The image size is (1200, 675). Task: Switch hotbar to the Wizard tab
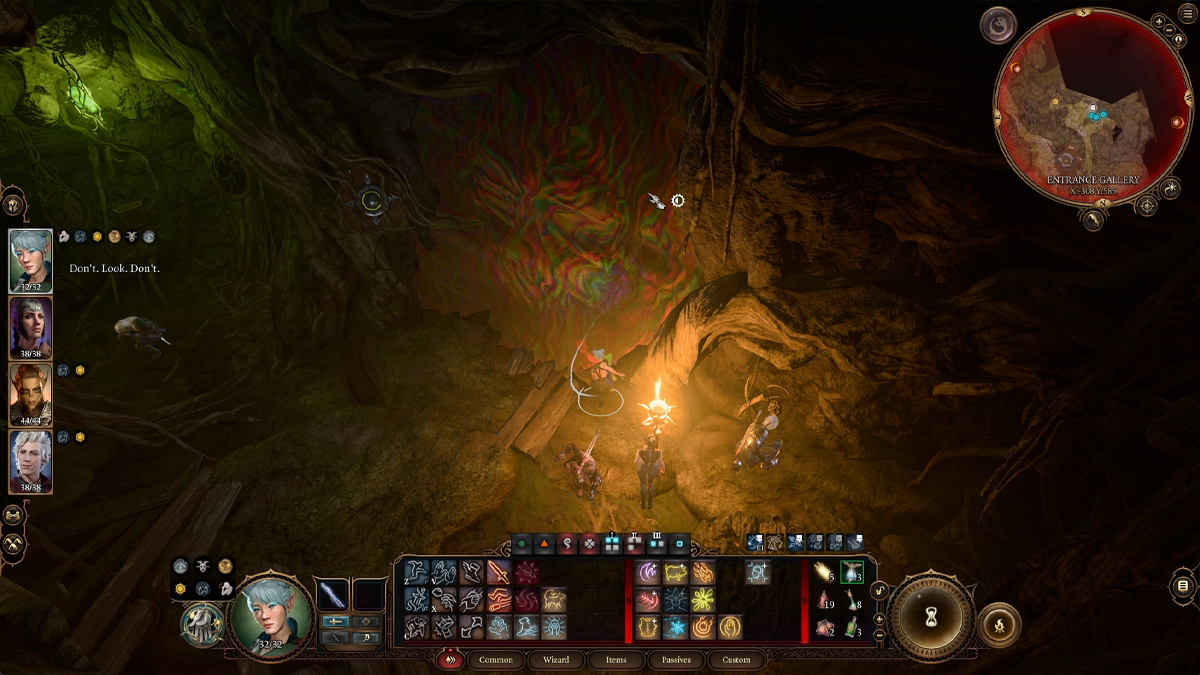tap(556, 660)
